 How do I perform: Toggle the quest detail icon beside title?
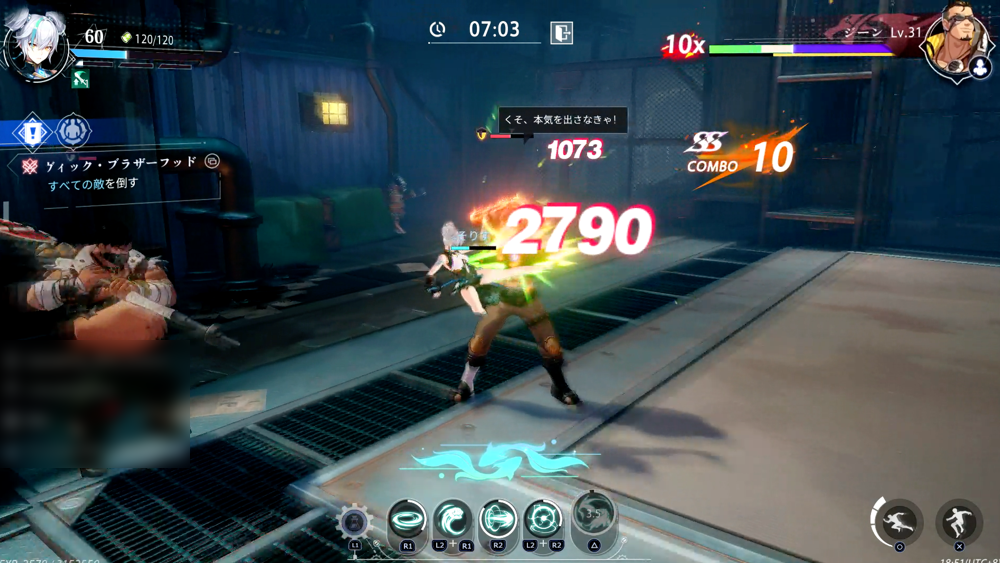tap(212, 161)
